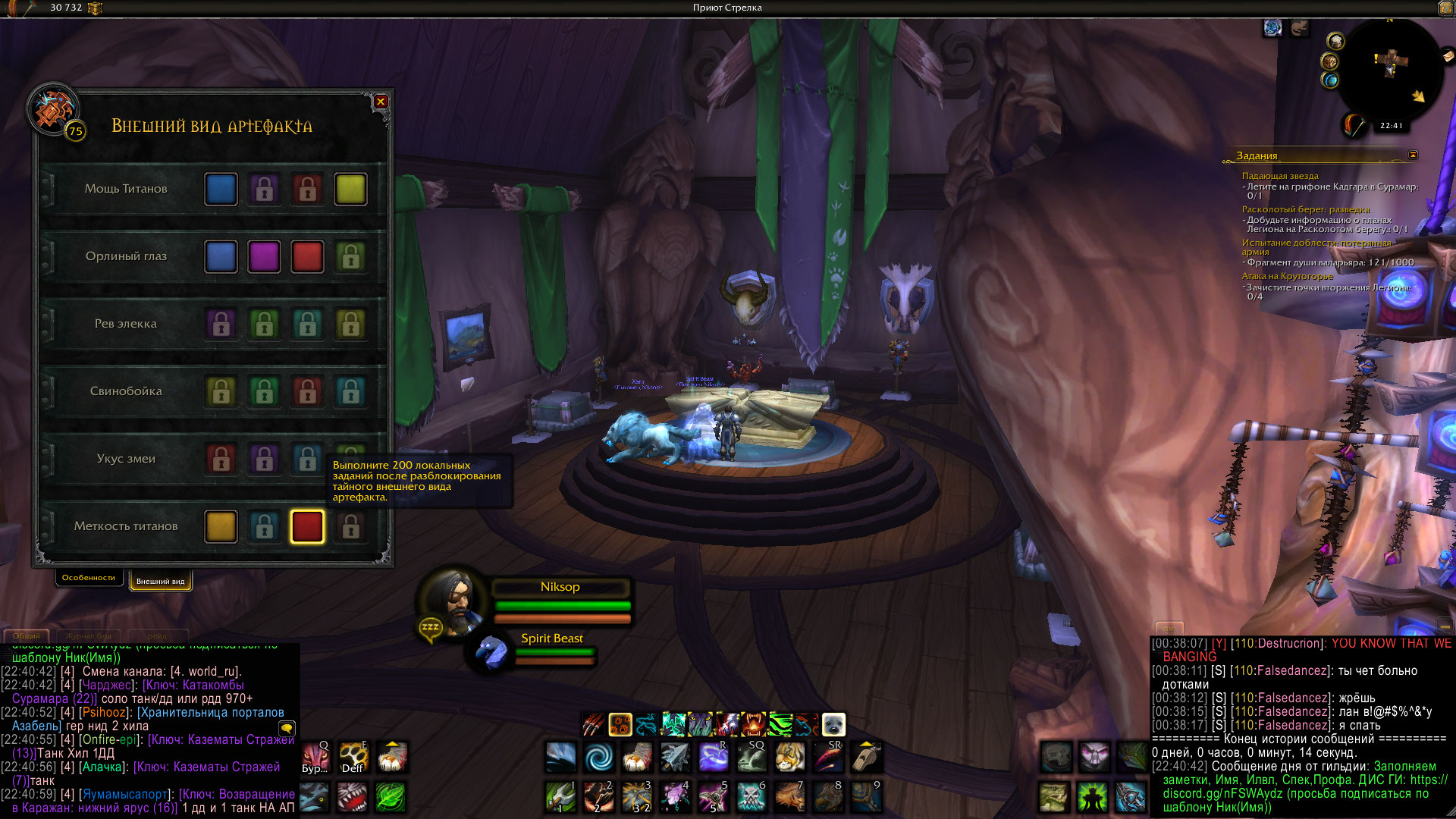This screenshot has width=1456, height=819.
Task: Click the bow icon beside the minimap clock
Action: point(1354,124)
